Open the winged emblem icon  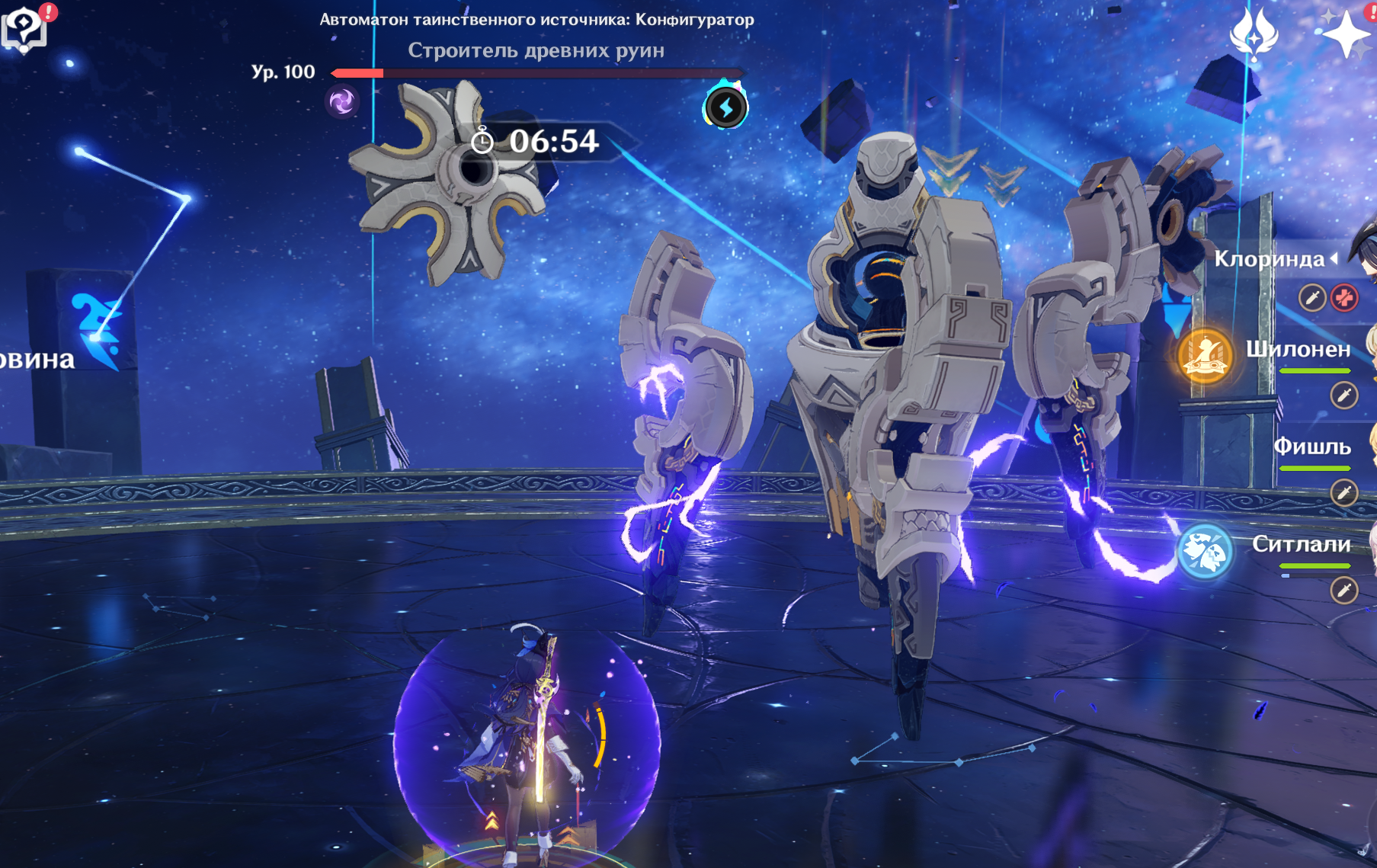[x=1254, y=34]
